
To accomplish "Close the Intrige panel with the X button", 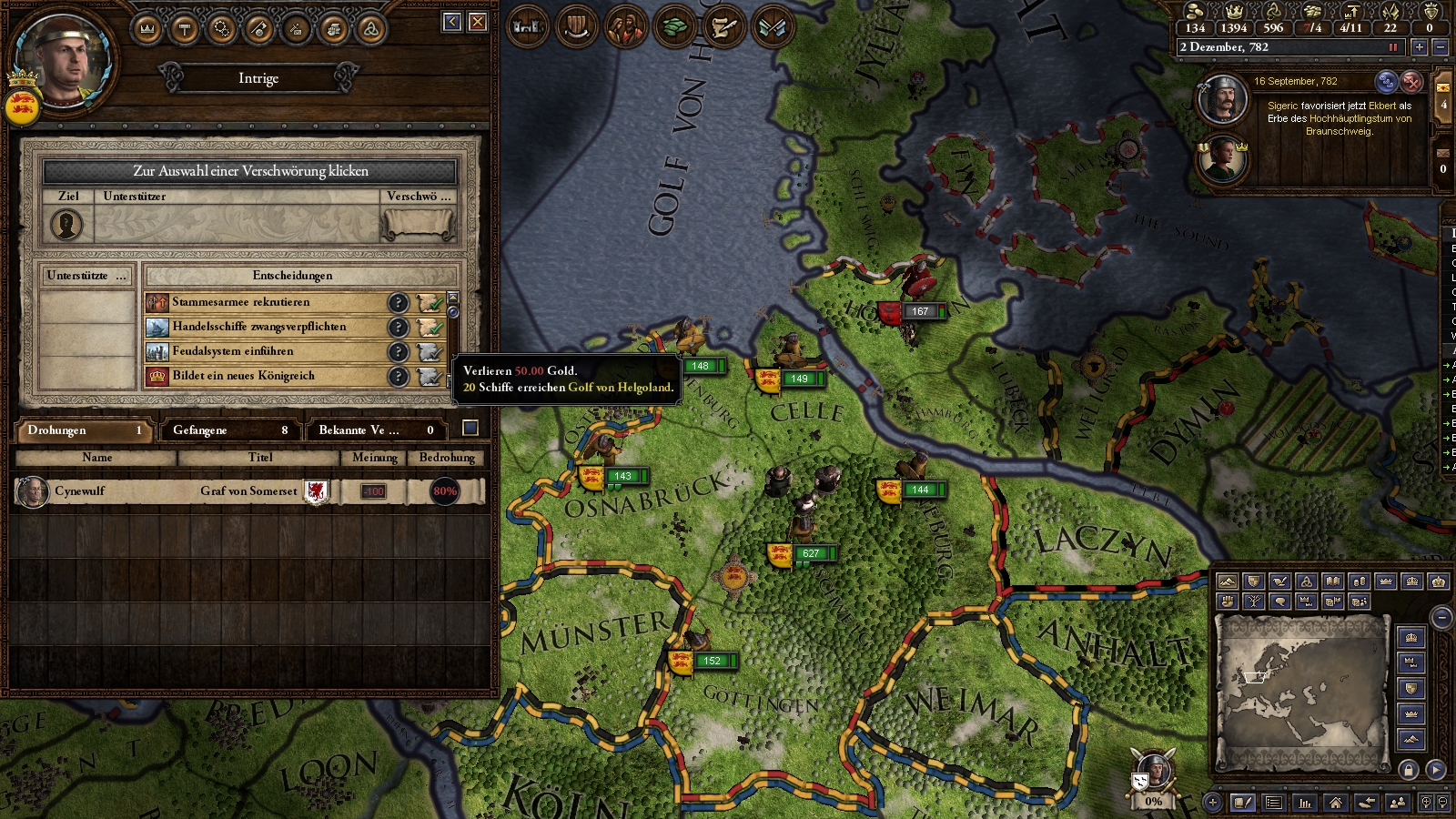I will 478,22.
